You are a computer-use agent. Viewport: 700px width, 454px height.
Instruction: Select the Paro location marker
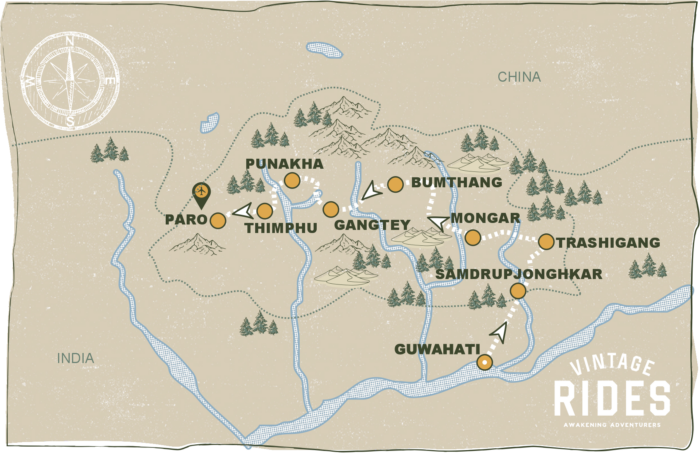click(217, 220)
